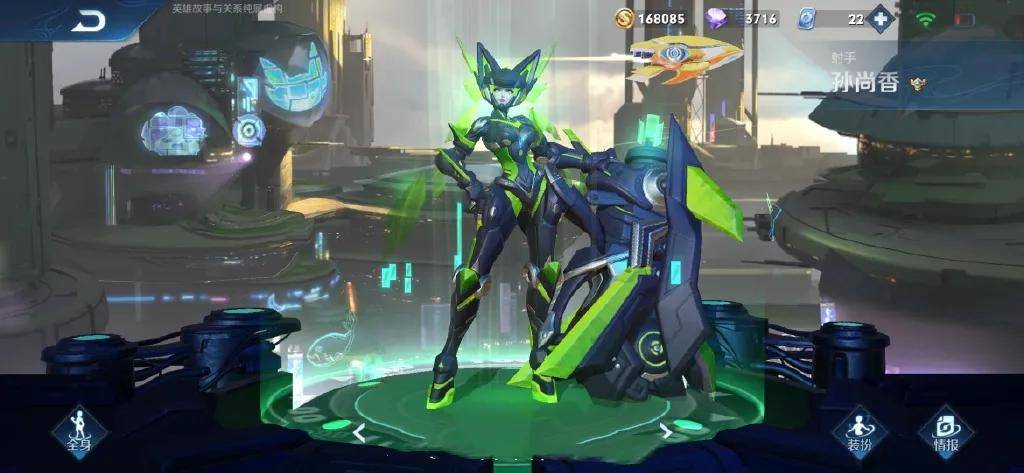Click the gold coin currency icon
Screen dimensions: 1024x473
click(x=624, y=18)
